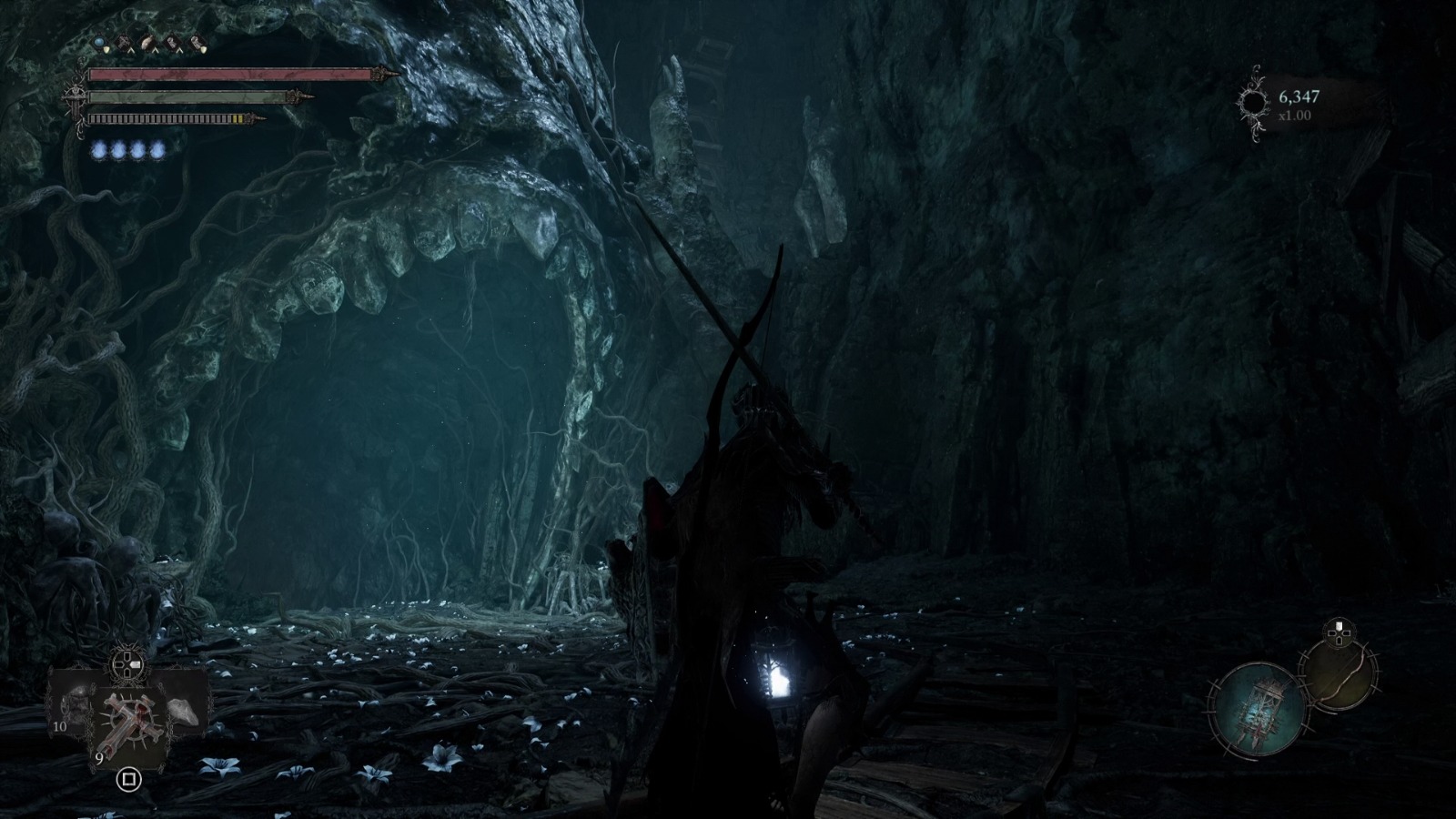Click the fourth blue flame spell charge
Screen dimensions: 1456x819
(x=157, y=150)
